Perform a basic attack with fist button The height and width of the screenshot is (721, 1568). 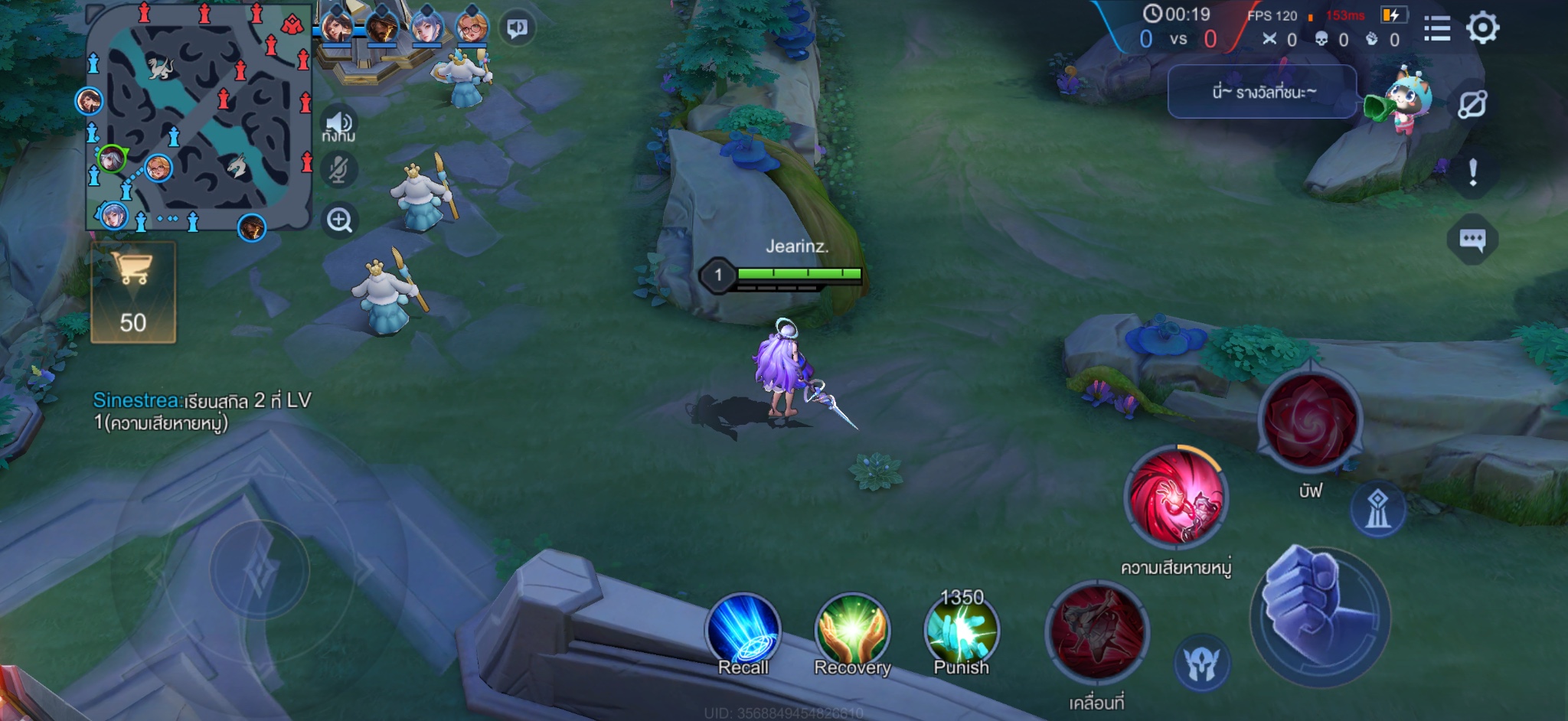tap(1318, 616)
